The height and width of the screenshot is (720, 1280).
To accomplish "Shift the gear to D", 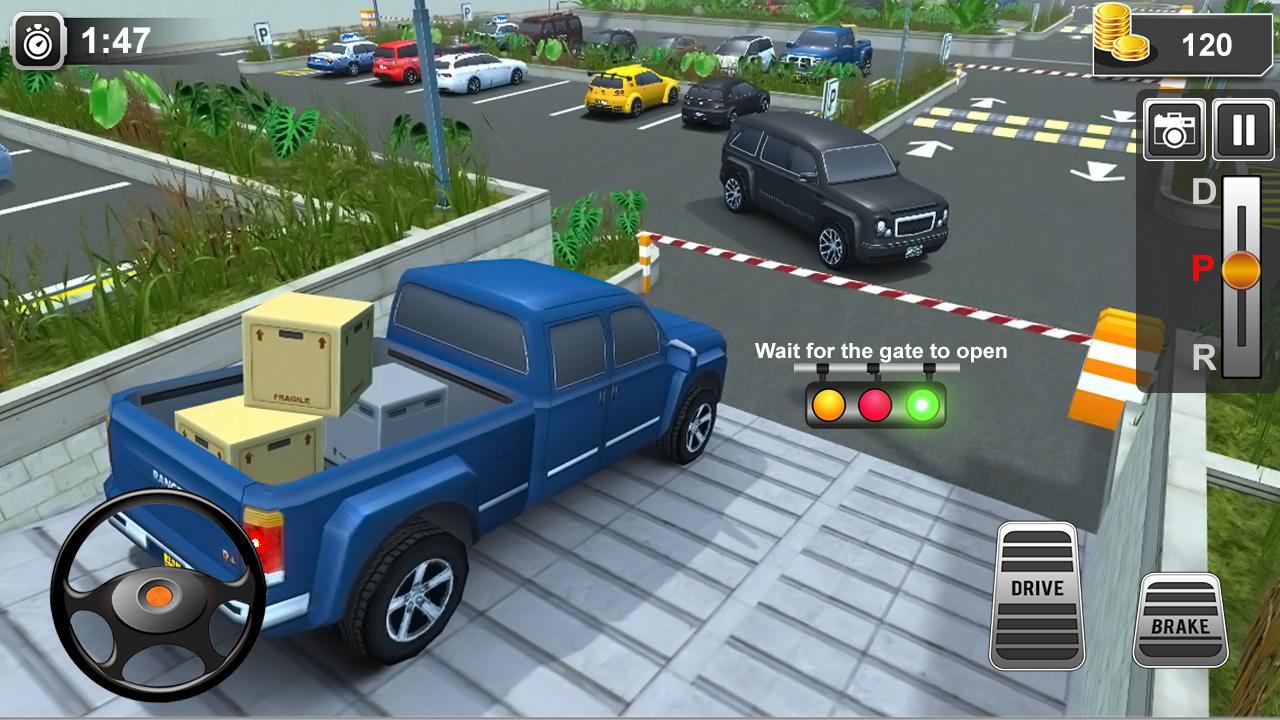I will click(1201, 189).
